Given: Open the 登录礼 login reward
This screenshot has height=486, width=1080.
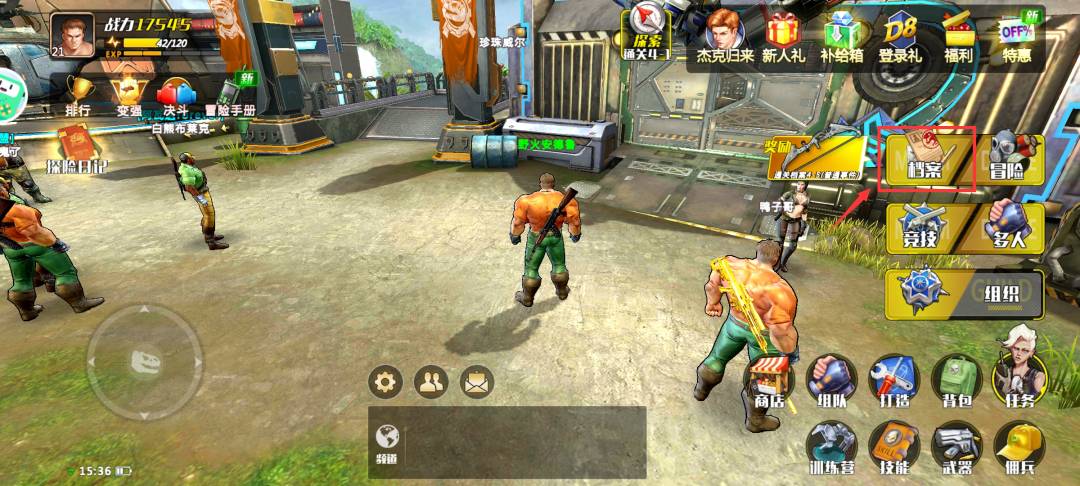Looking at the screenshot, I should [x=900, y=38].
